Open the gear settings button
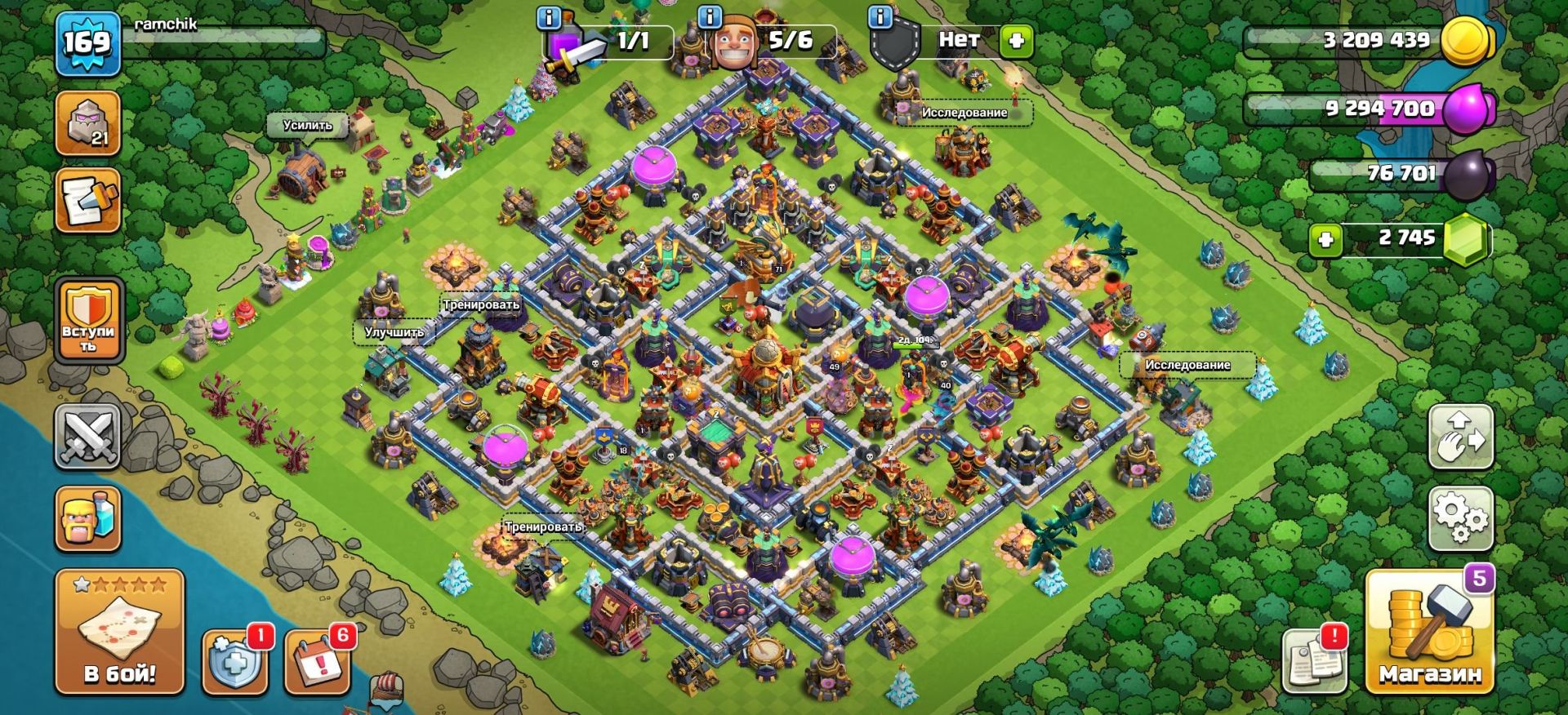Viewport: 1568px width, 715px height. [1461, 519]
